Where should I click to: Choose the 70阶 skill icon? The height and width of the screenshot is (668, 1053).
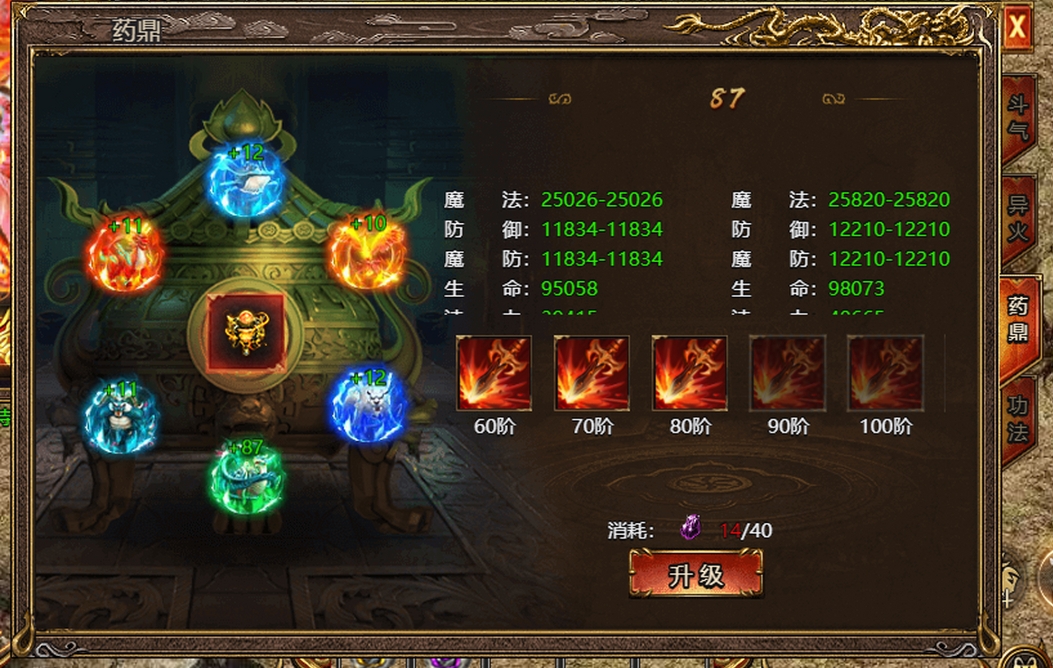[592, 373]
